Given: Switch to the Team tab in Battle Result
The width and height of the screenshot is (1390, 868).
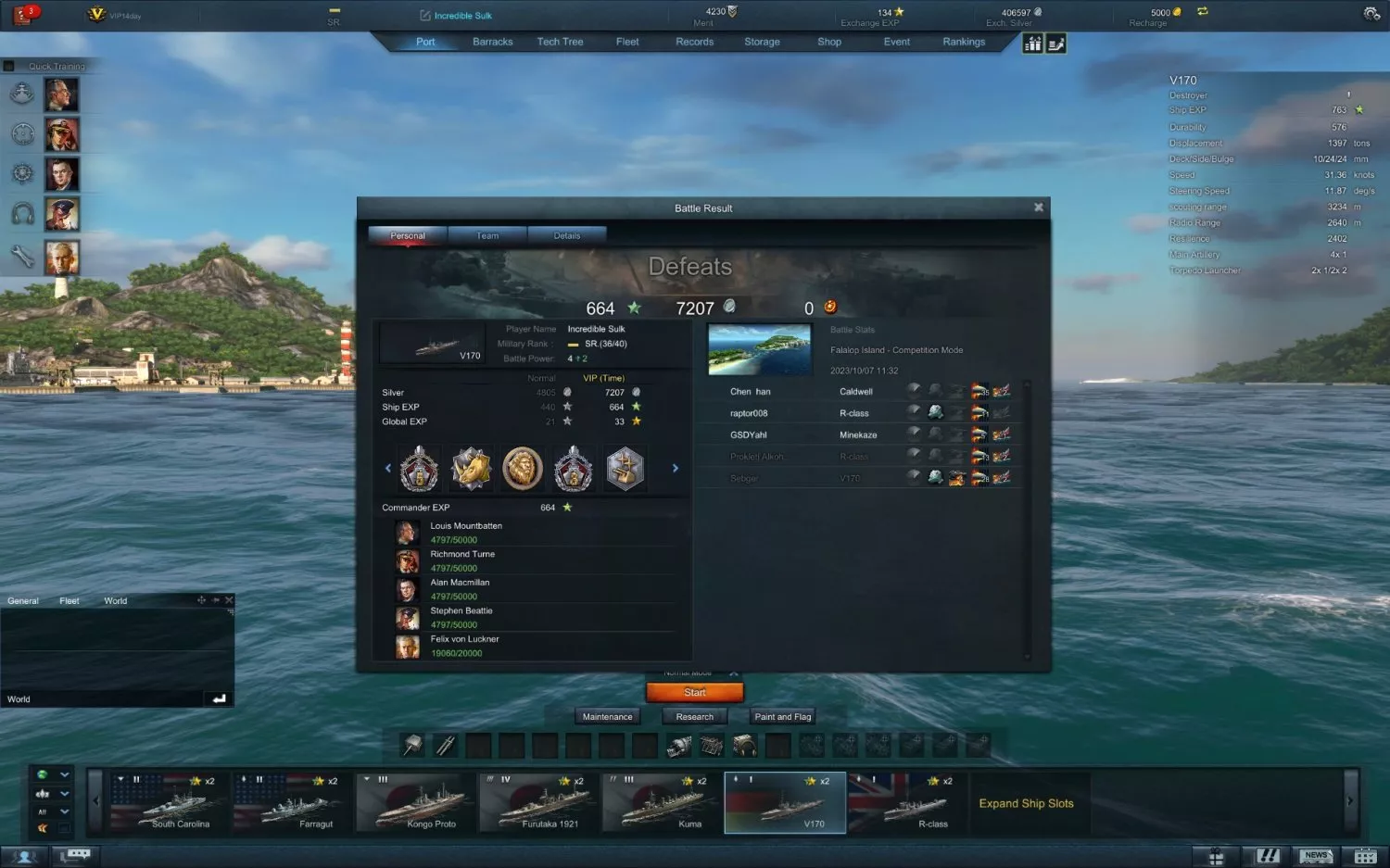Looking at the screenshot, I should [486, 235].
